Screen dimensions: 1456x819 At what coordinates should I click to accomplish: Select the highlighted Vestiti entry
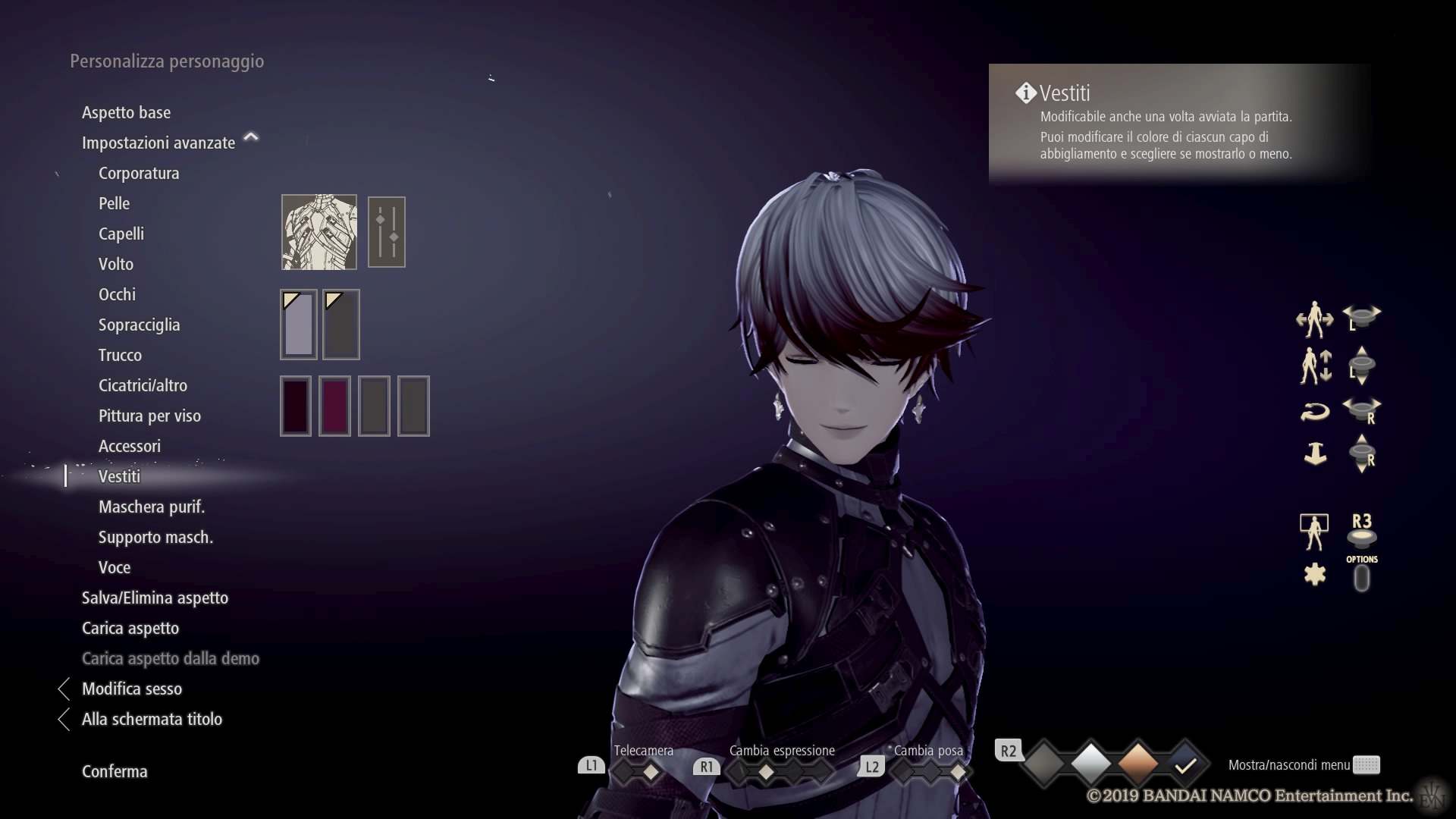pyautogui.click(x=119, y=476)
